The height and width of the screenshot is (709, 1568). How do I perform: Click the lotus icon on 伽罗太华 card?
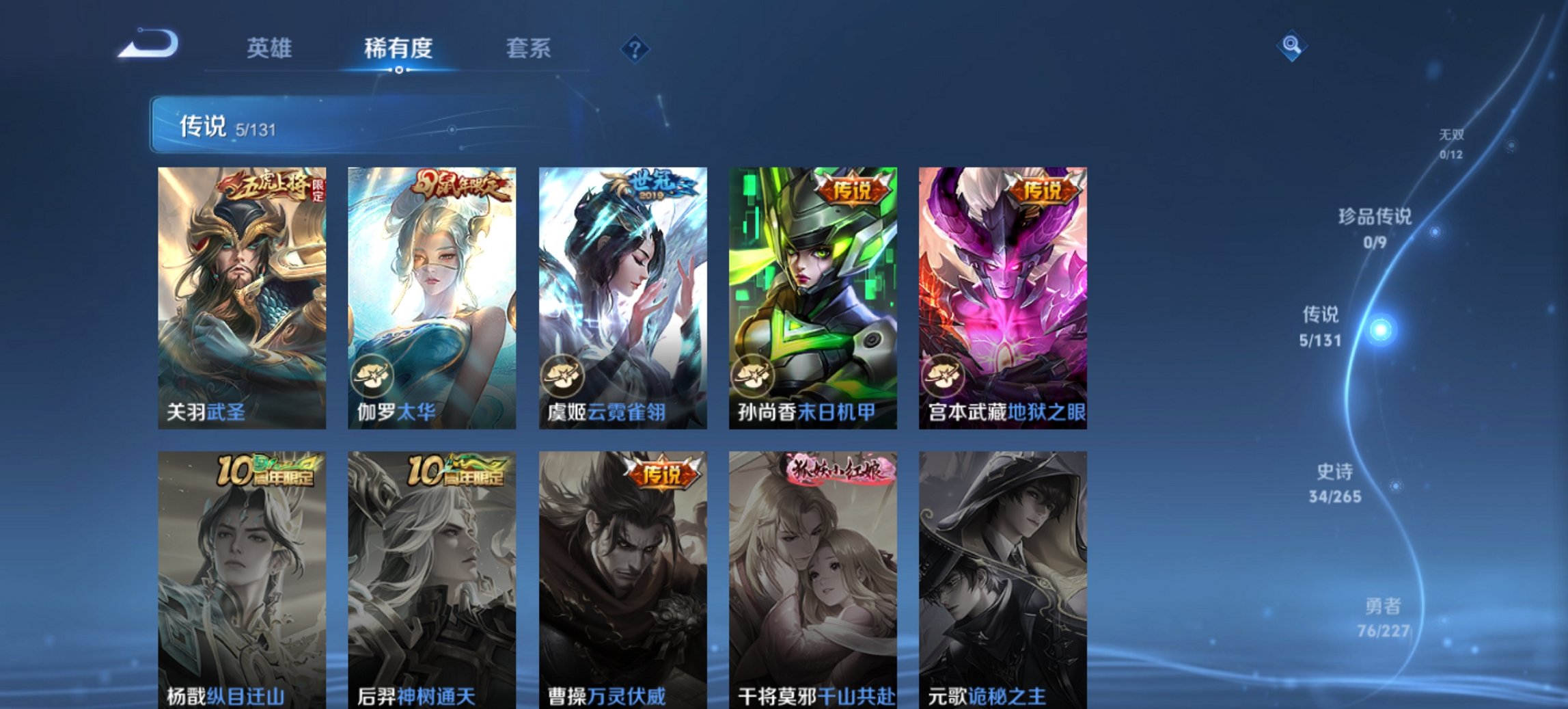(x=371, y=375)
